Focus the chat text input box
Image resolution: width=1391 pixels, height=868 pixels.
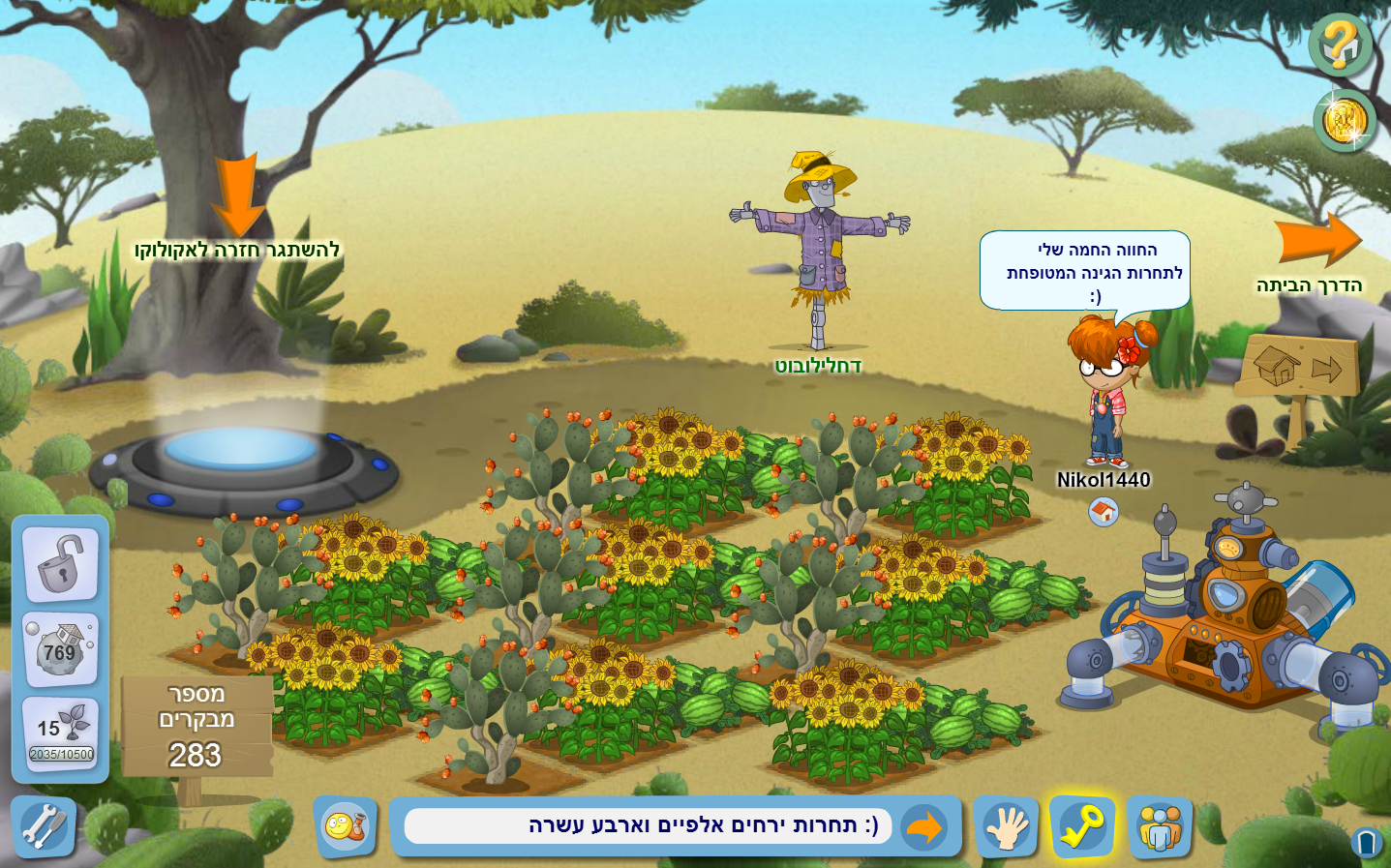[648, 826]
